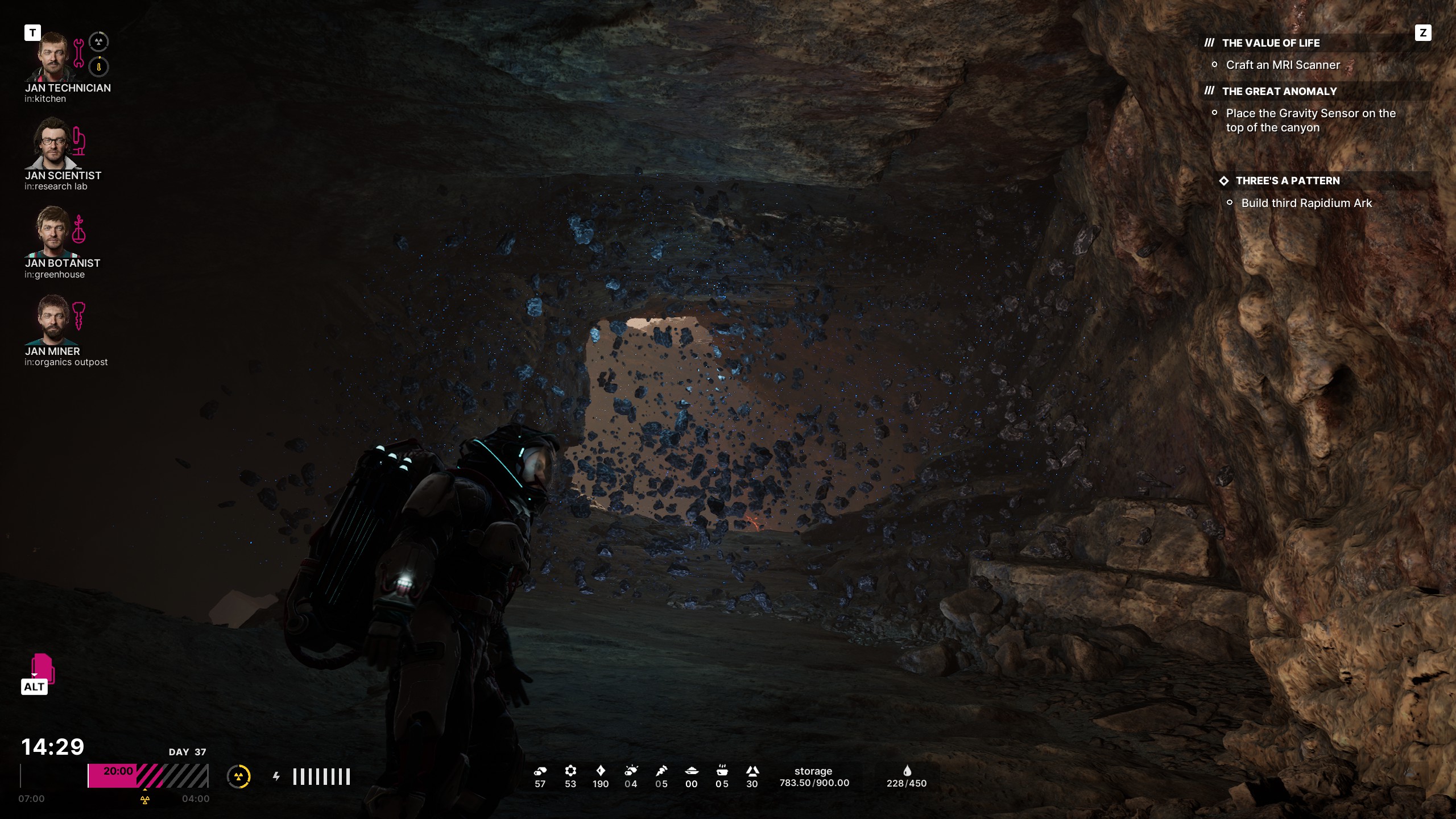Open The Value of Life quest
This screenshot has width=1456, height=819.
click(x=1271, y=43)
